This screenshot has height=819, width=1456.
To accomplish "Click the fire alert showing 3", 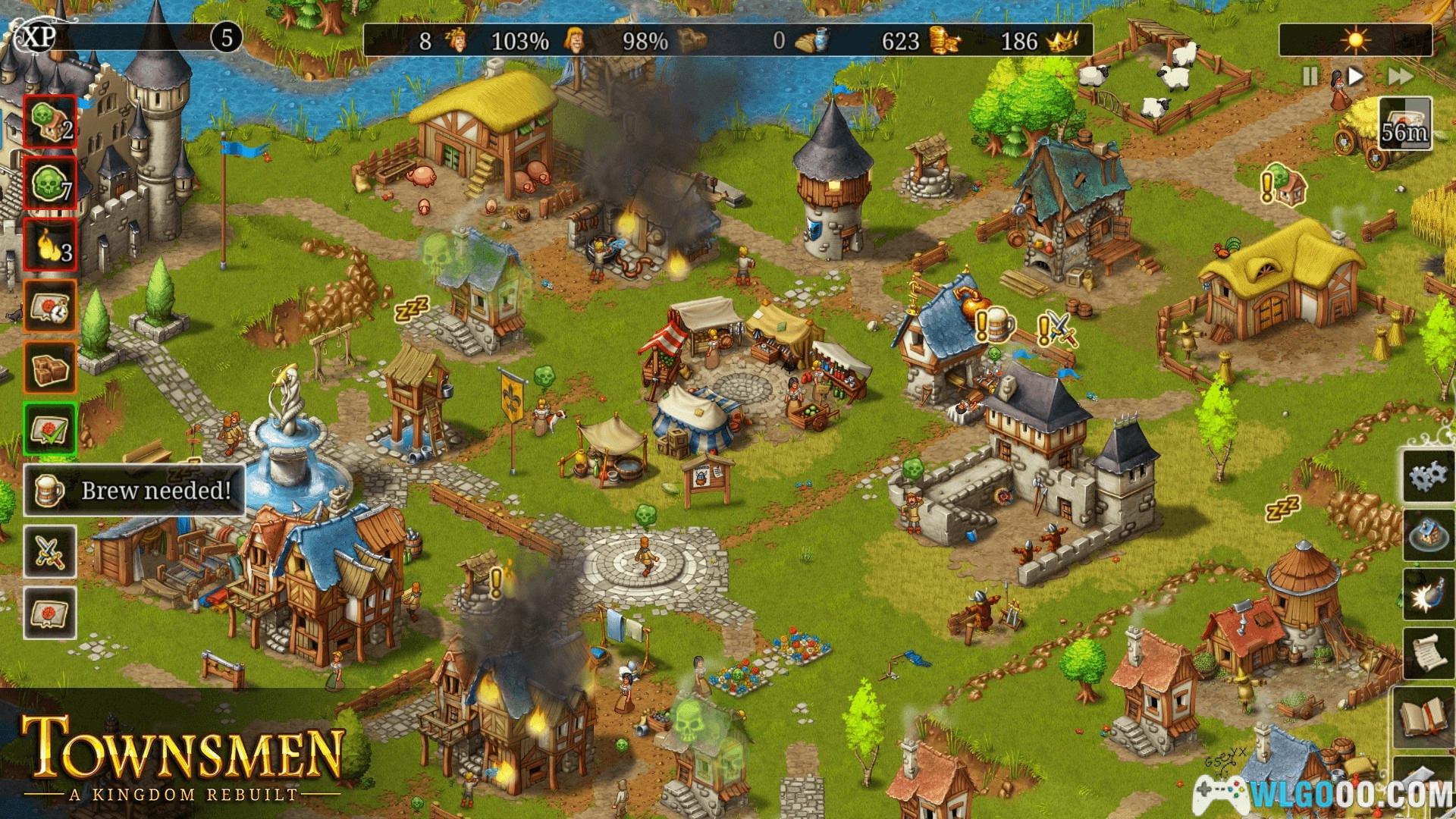I will (x=50, y=245).
